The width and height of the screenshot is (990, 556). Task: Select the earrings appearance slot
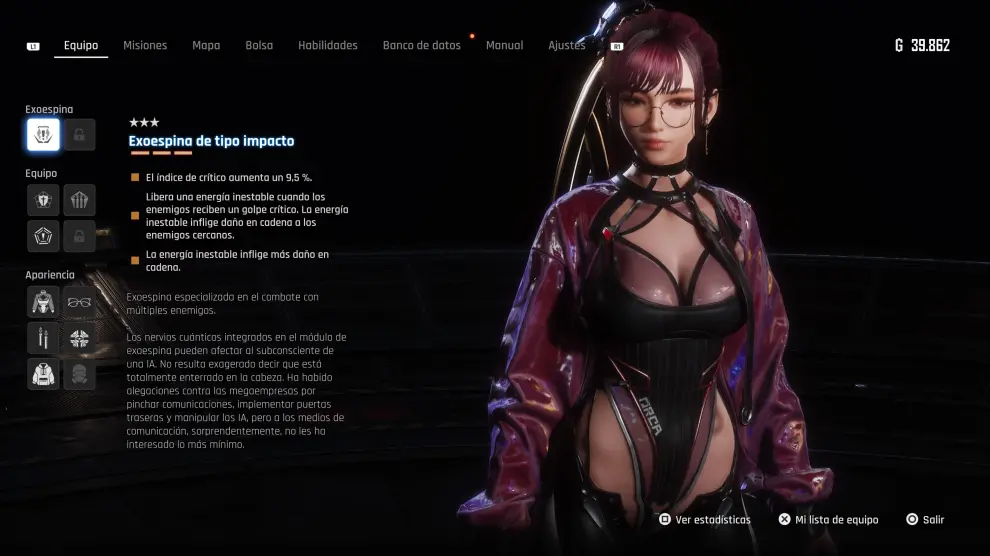(x=43, y=338)
